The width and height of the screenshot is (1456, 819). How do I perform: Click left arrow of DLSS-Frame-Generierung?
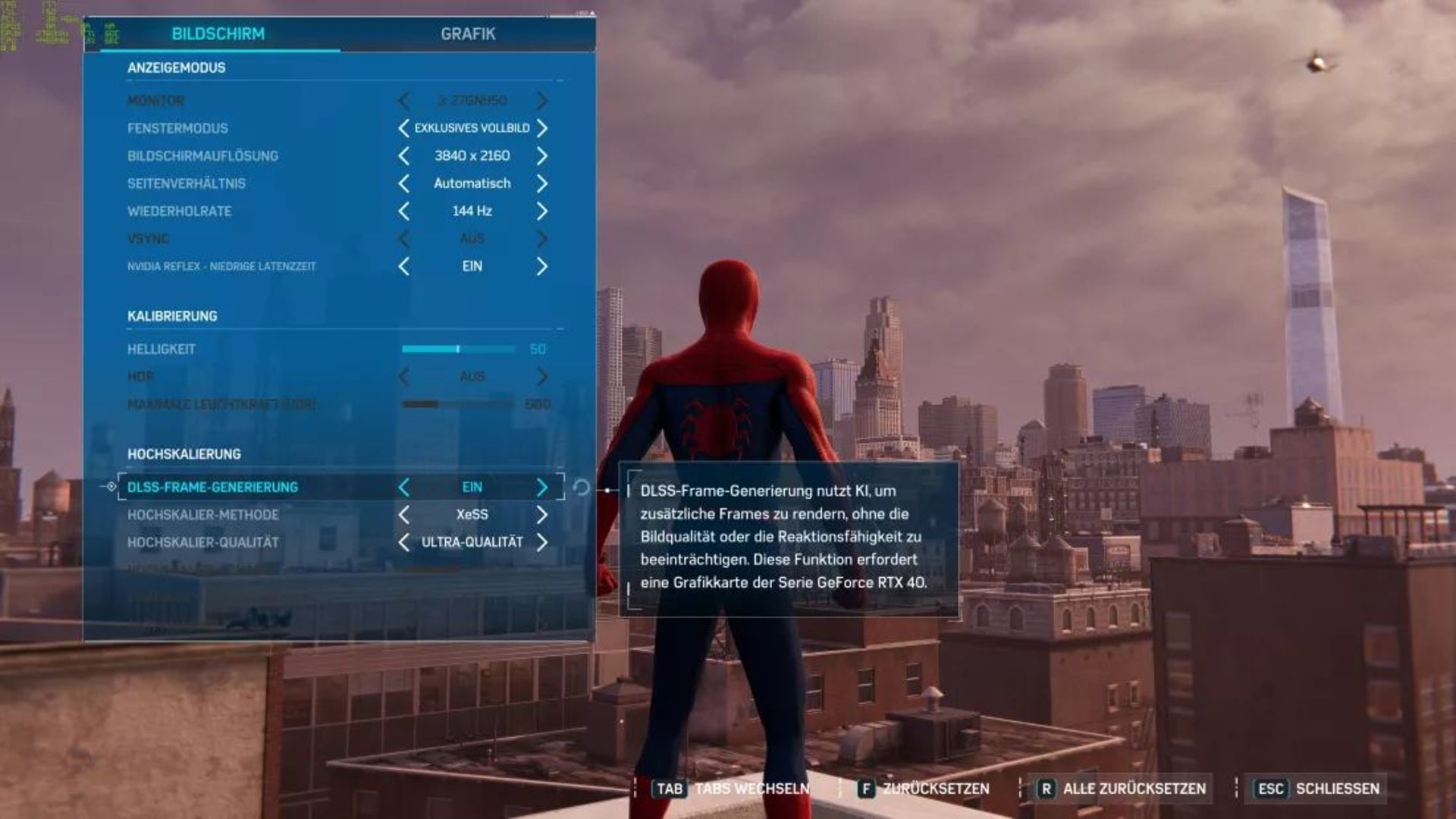coord(403,487)
